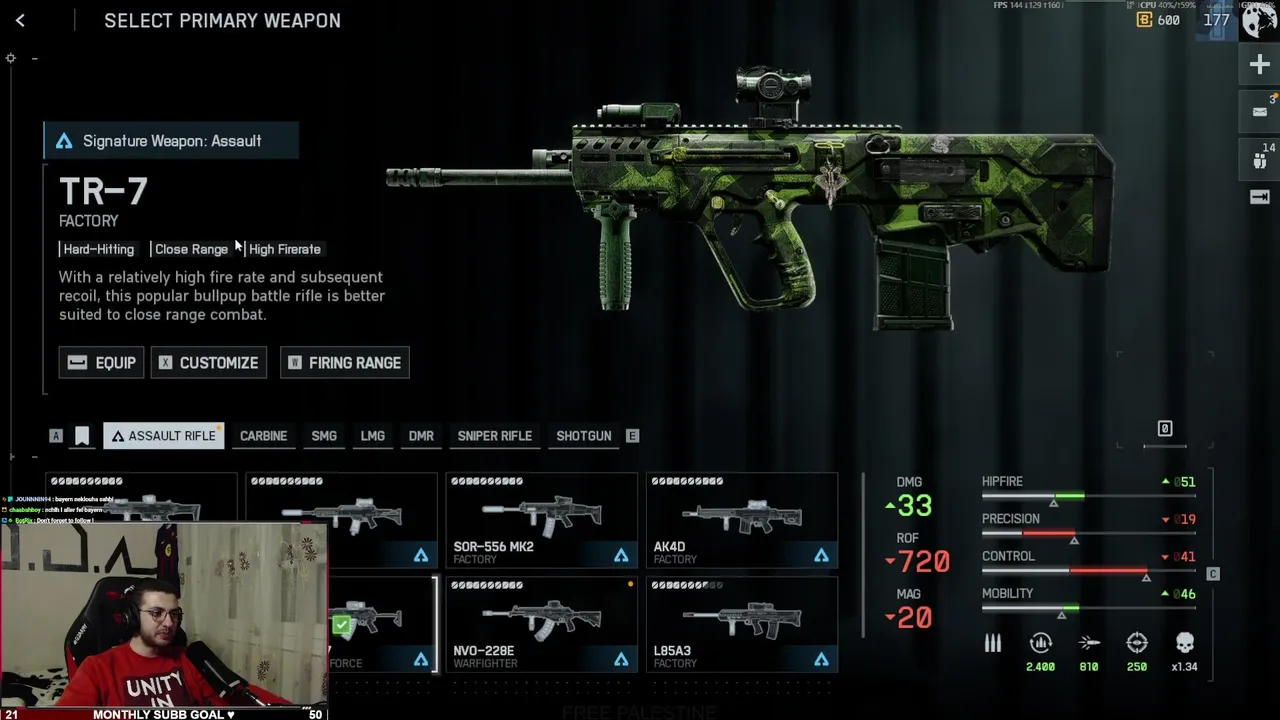
Task: Choose the SOR-556 MK2 weapon tile
Action: [541, 520]
